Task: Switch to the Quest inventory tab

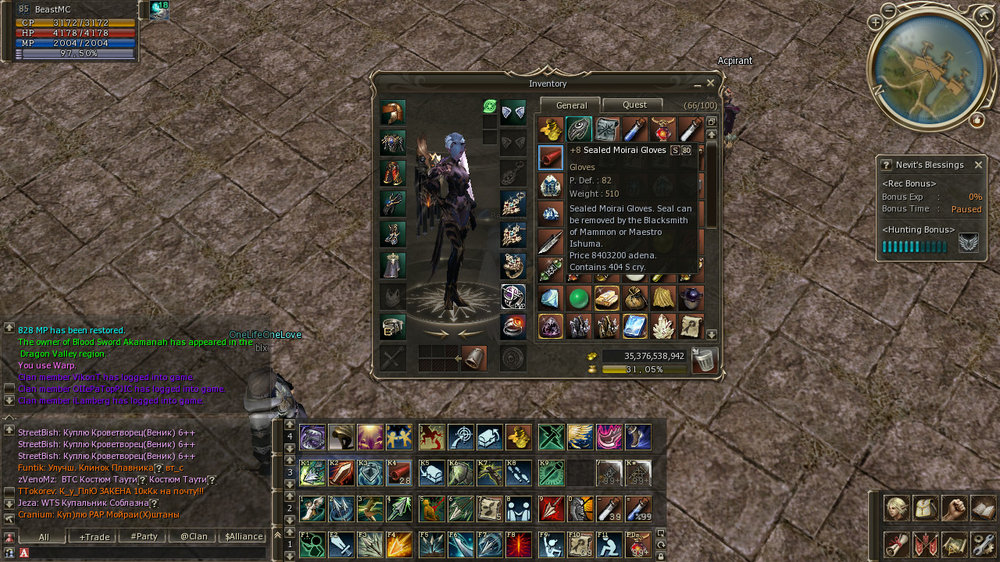Action: tap(634, 105)
